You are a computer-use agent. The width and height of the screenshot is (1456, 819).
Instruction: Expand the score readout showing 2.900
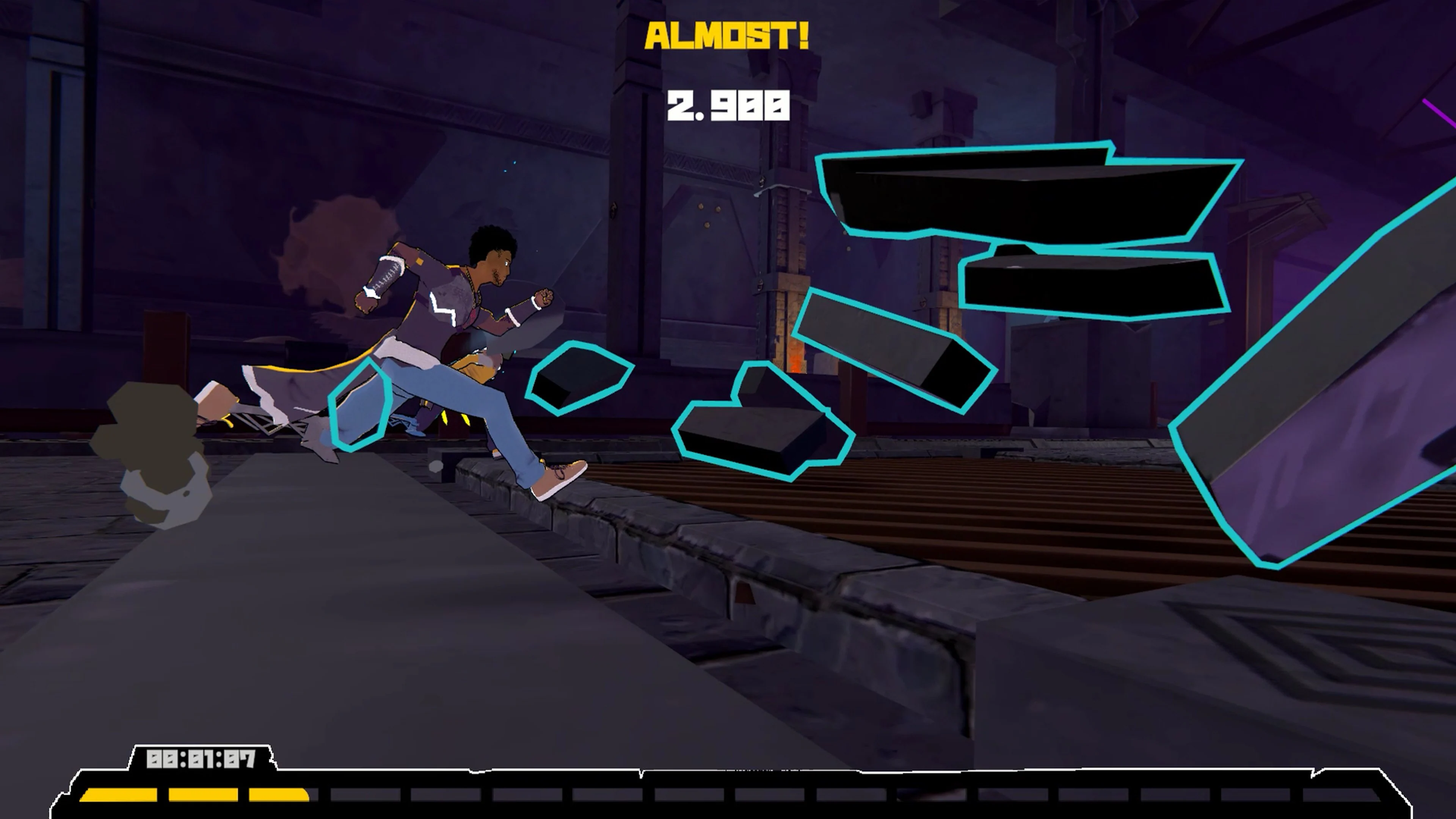click(x=729, y=105)
